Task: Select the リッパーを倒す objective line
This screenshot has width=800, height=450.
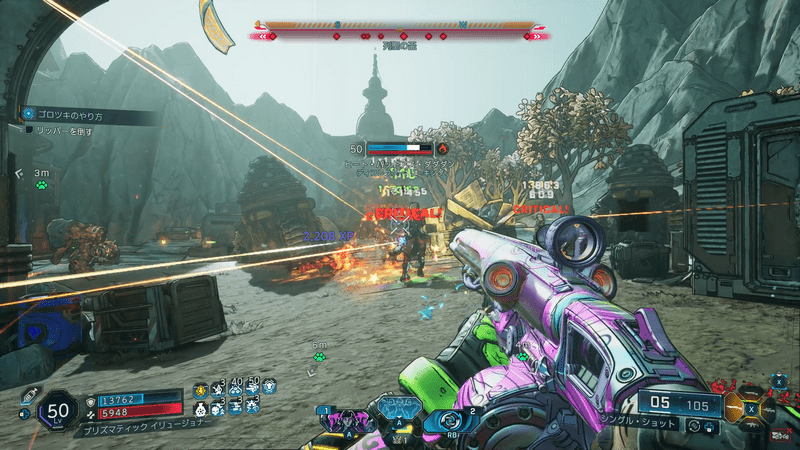Action: point(58,130)
